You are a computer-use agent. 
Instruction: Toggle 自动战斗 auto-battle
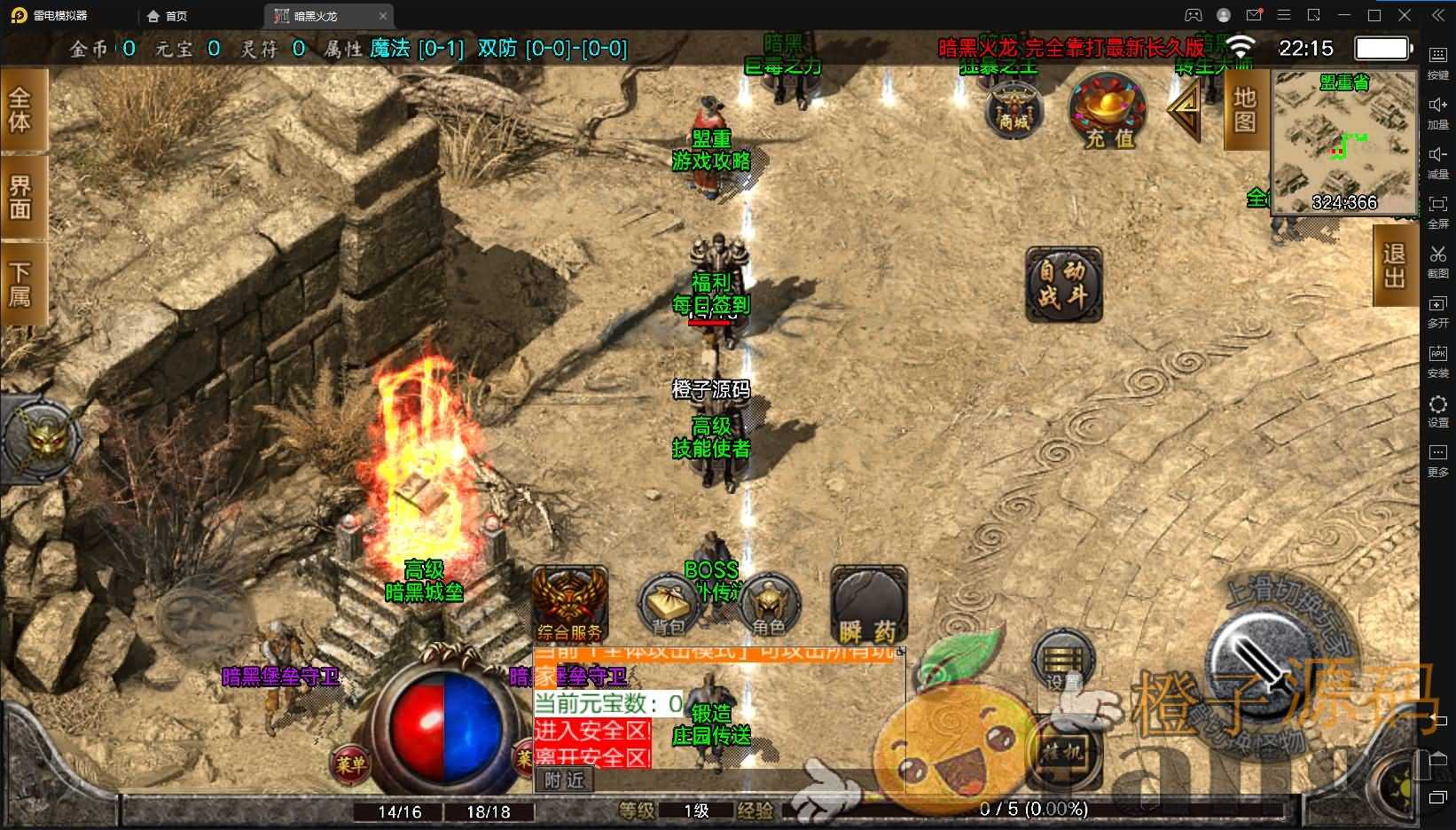1063,284
